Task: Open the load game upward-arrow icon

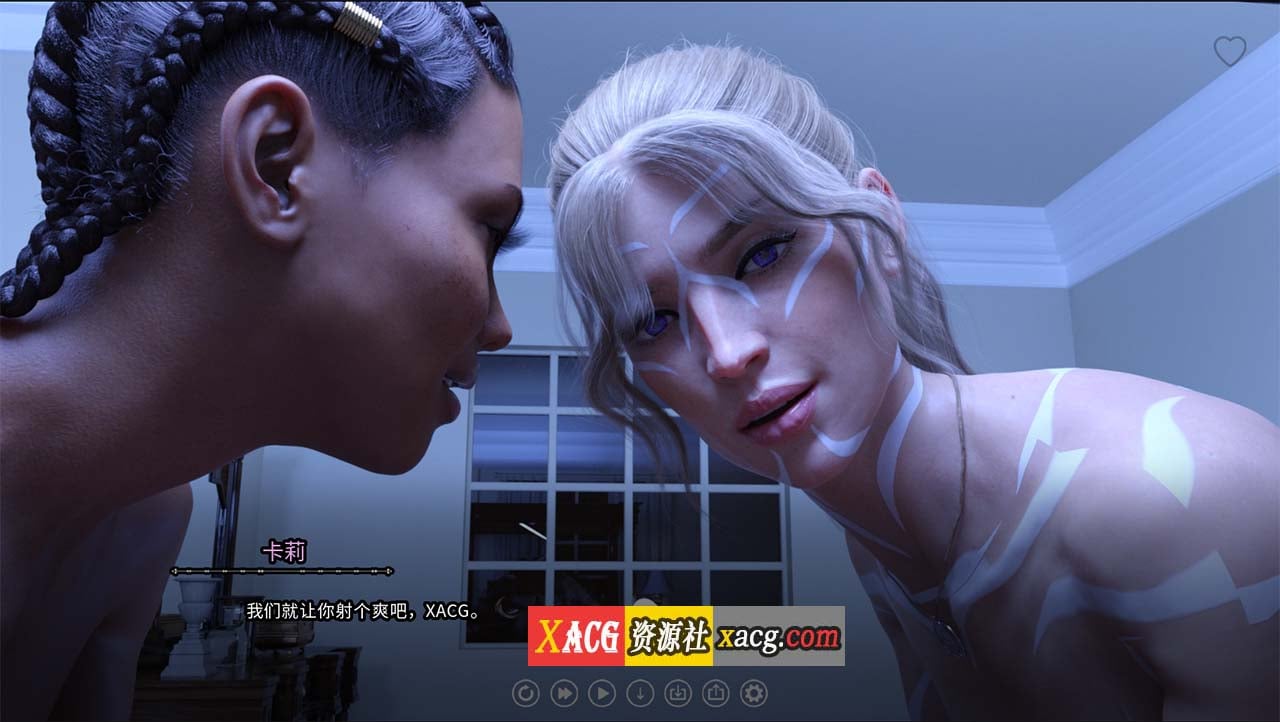Action: (x=715, y=692)
